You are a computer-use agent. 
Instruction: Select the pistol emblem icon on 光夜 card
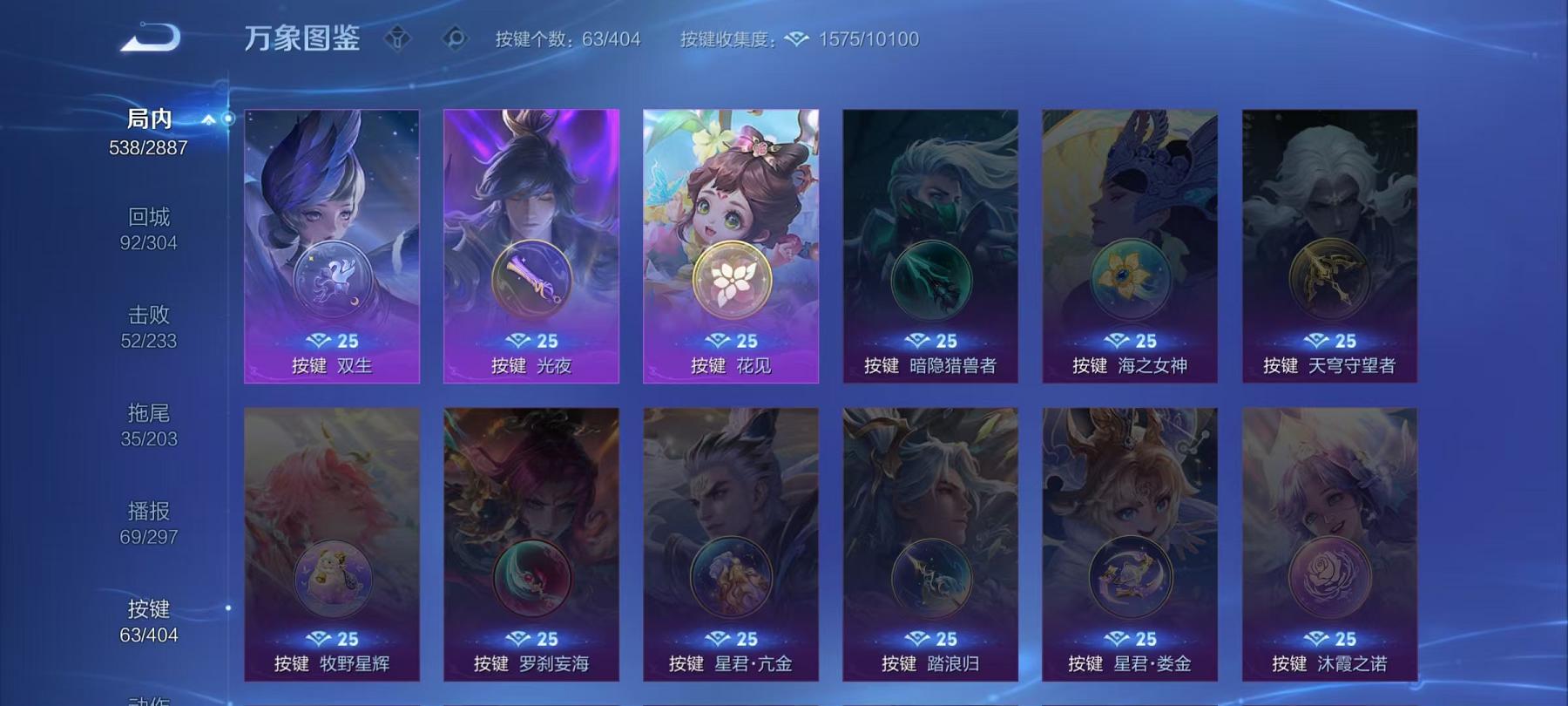coord(531,277)
